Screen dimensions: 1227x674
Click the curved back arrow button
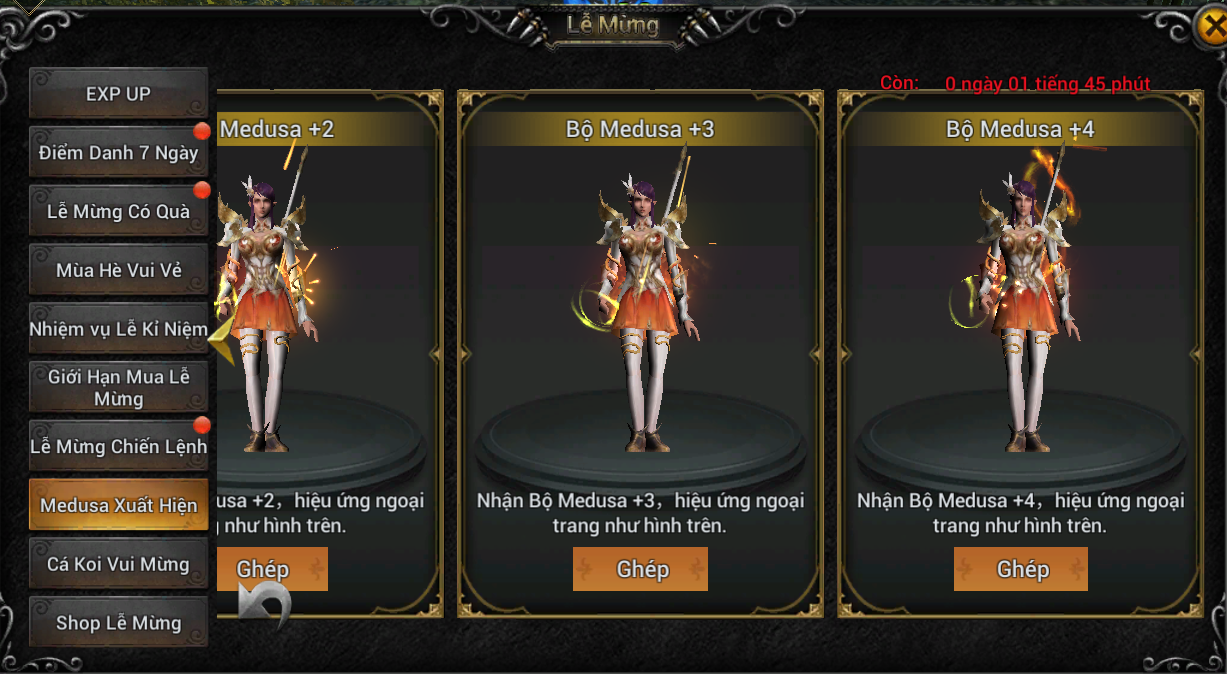pos(265,603)
